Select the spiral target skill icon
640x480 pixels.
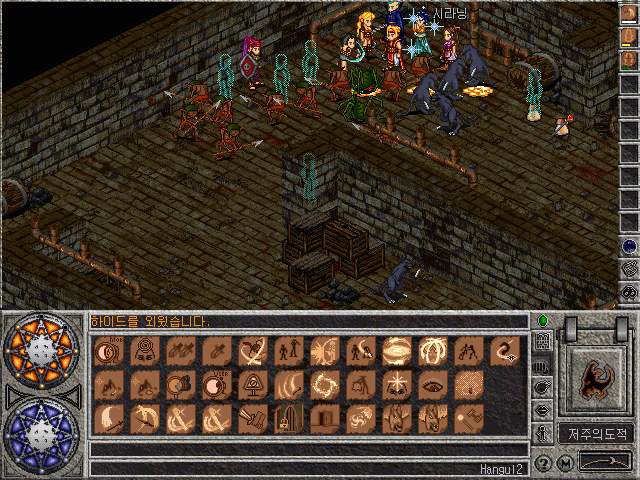click(142, 351)
